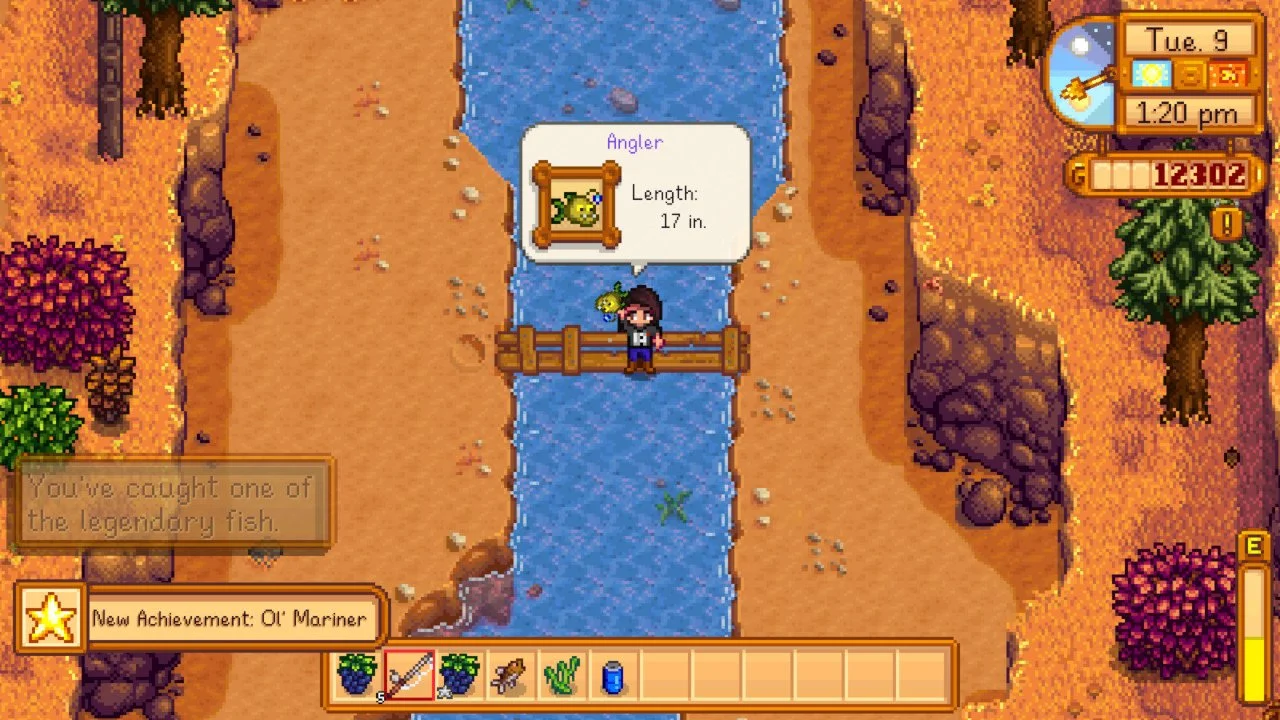Select the star-quality blueberries slot
Screen dimensions: 1280x720
pos(459,676)
